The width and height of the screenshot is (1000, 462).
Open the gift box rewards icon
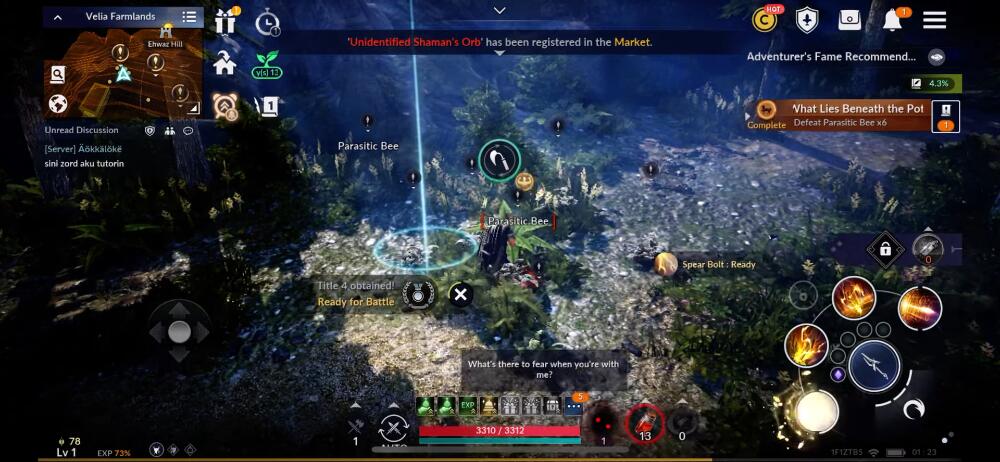(225, 21)
